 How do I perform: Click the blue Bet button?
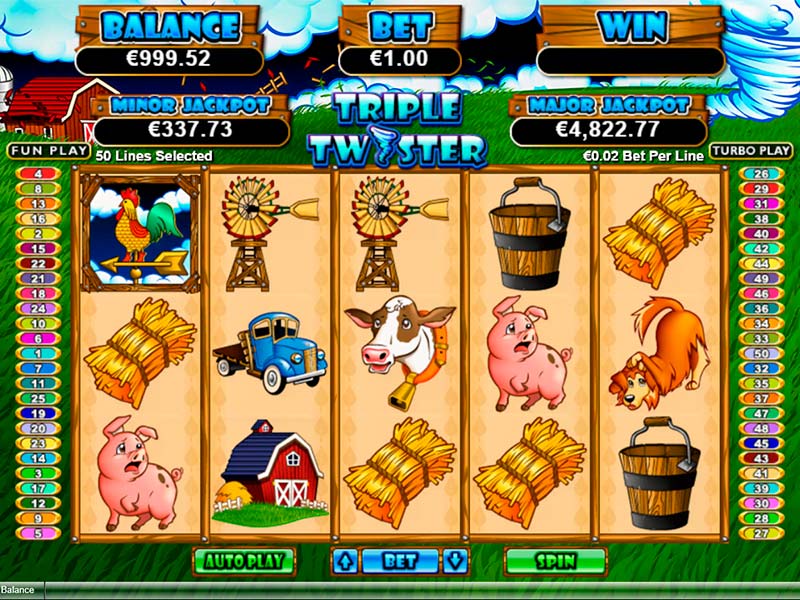click(400, 560)
